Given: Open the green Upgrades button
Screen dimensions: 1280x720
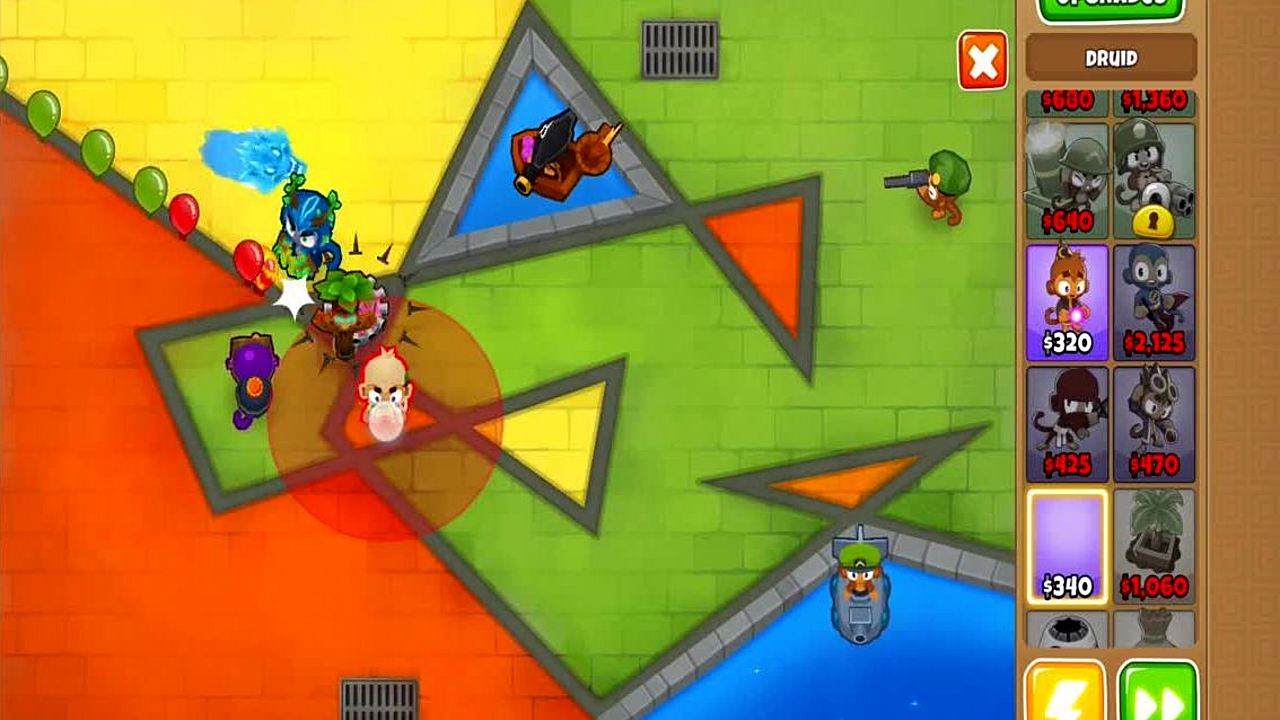Looking at the screenshot, I should pyautogui.click(x=1110, y=8).
